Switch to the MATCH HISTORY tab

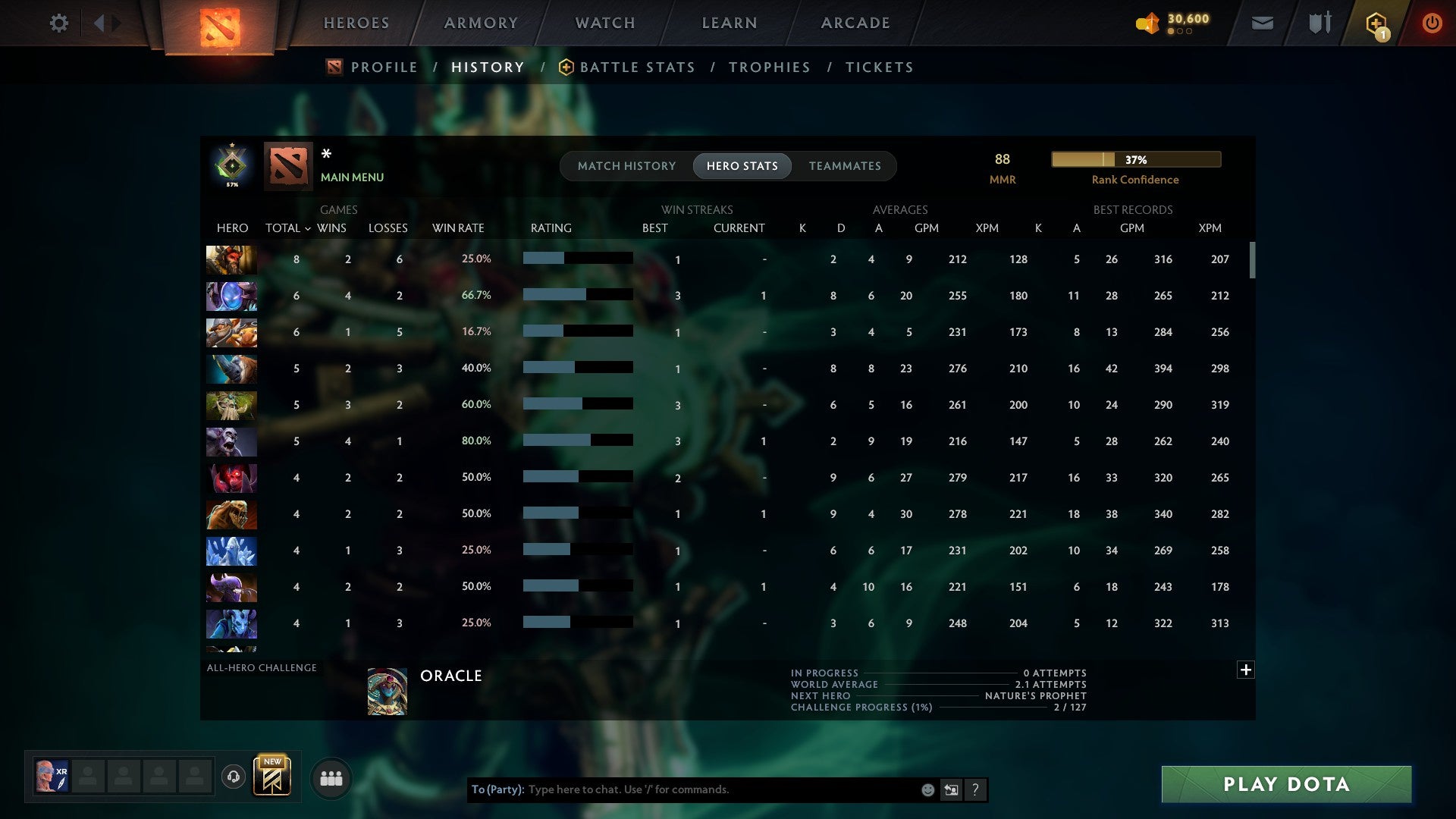click(x=626, y=165)
